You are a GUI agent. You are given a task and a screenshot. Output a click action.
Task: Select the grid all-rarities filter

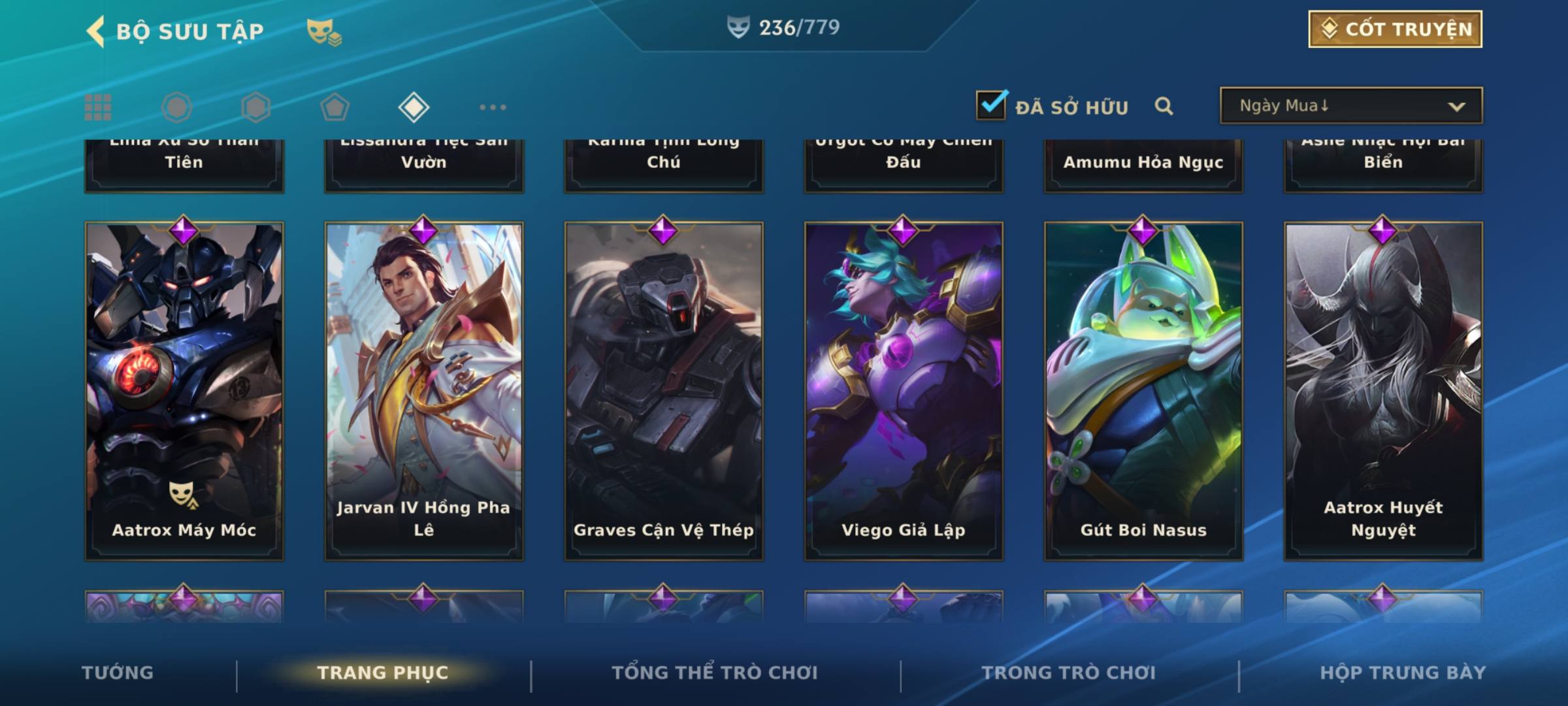[x=98, y=107]
